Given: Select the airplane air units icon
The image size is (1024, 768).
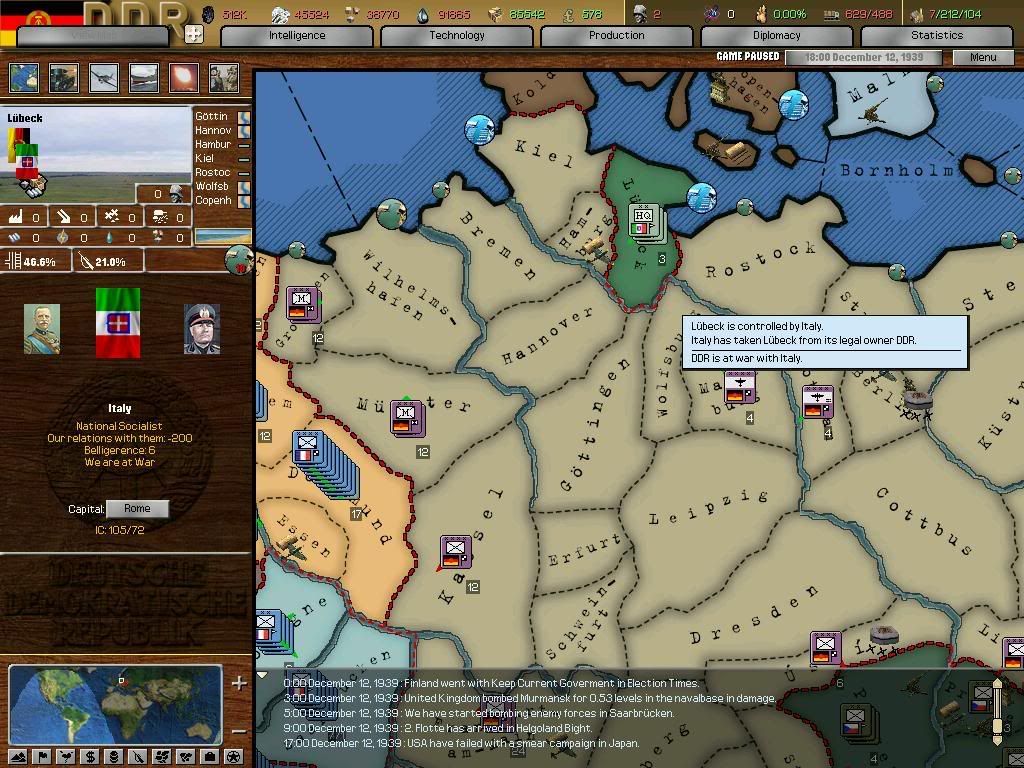Looking at the screenshot, I should (104, 78).
